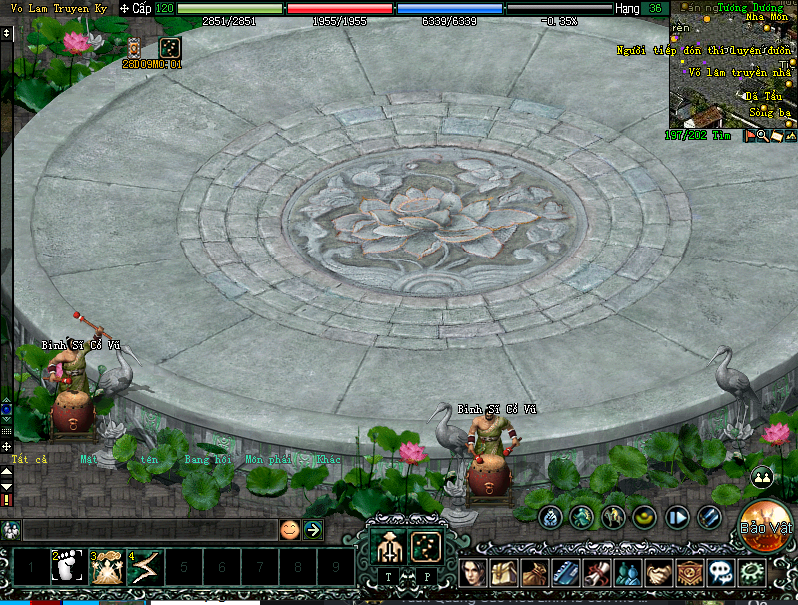Open the bag inventory icon
The width and height of the screenshot is (798, 605).
click(x=507, y=573)
